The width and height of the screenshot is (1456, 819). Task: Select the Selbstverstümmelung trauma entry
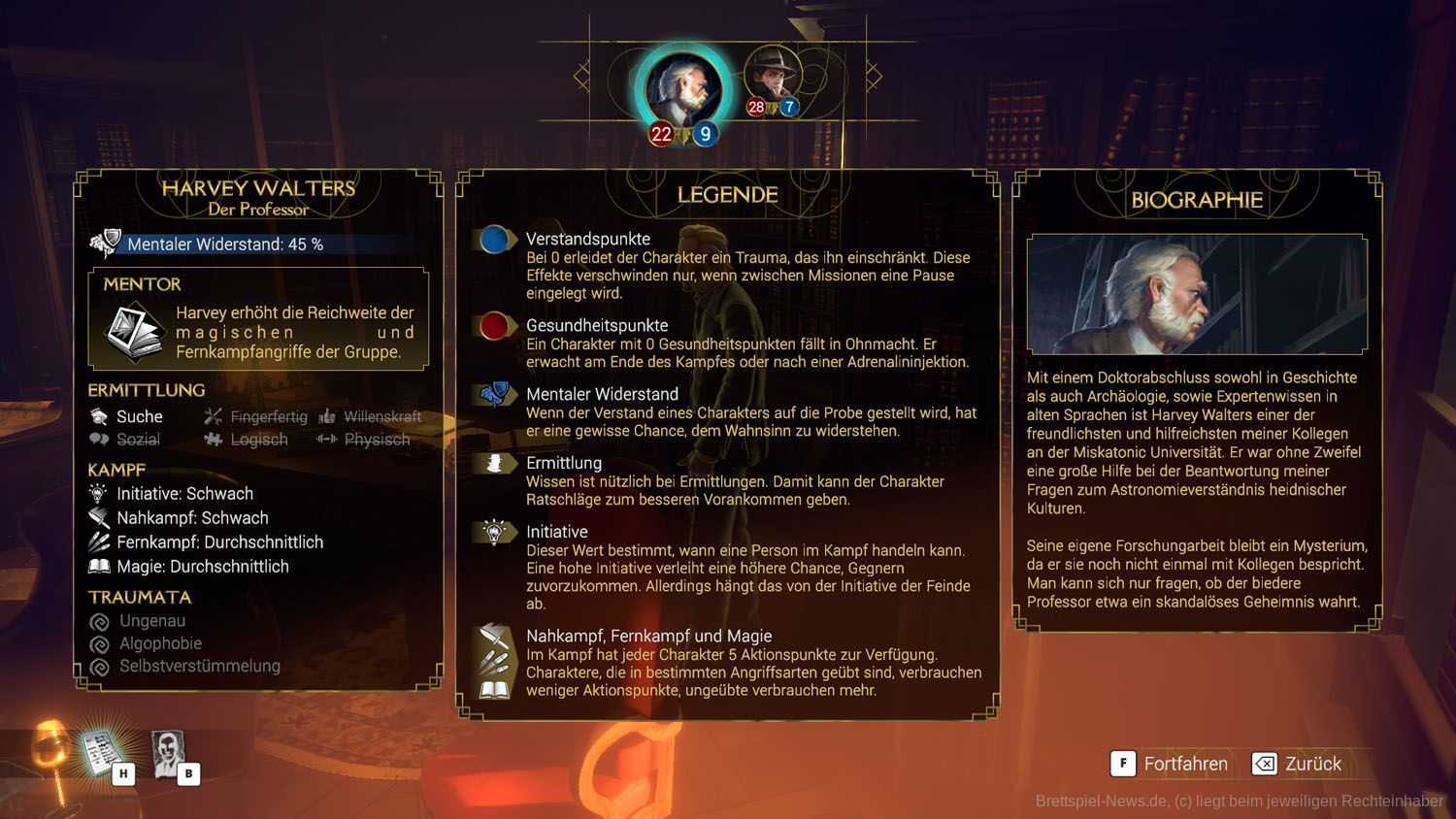pos(199,667)
